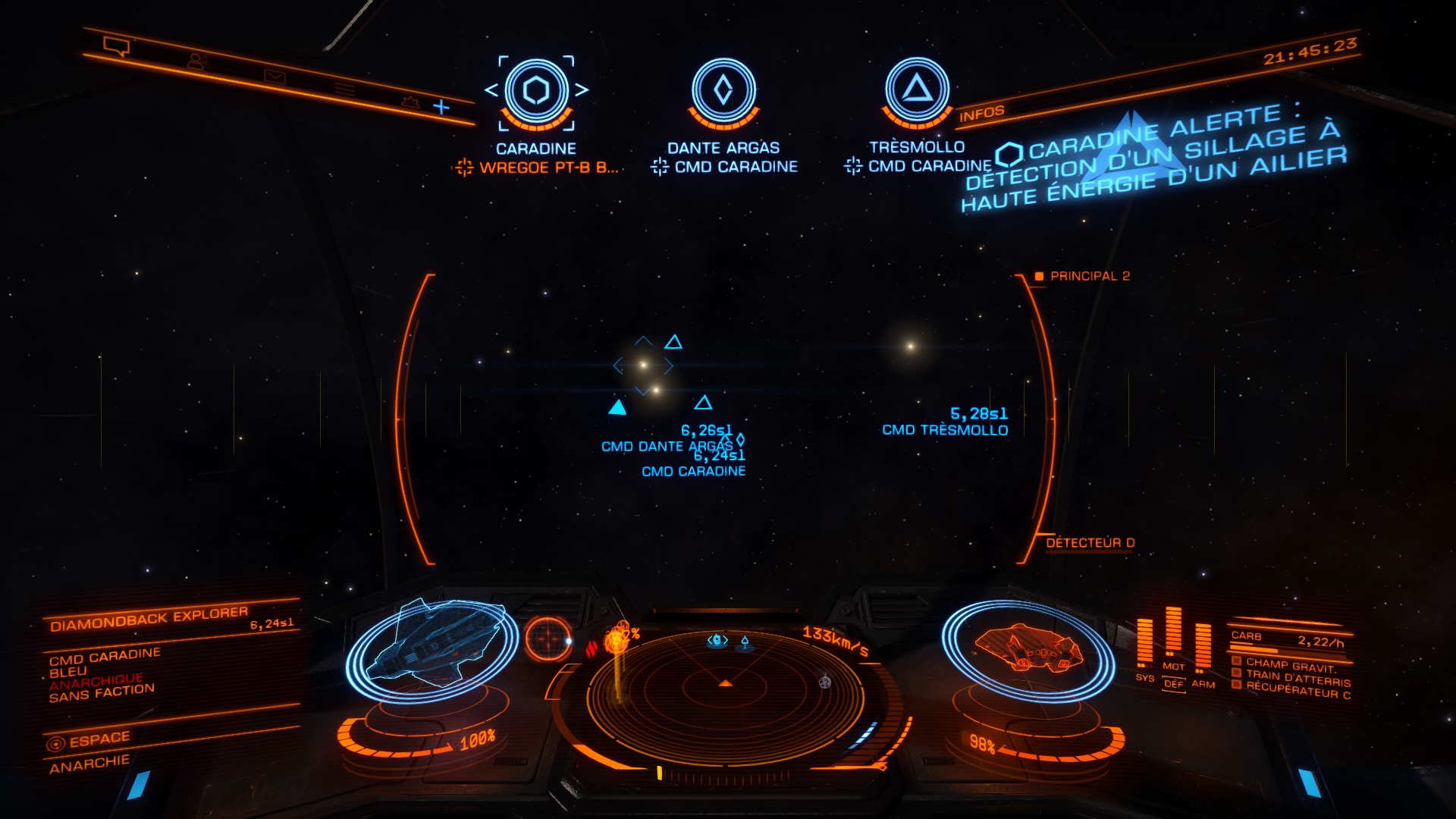
Task: Toggle the Récupérateur C indicator
Action: pyautogui.click(x=1297, y=689)
